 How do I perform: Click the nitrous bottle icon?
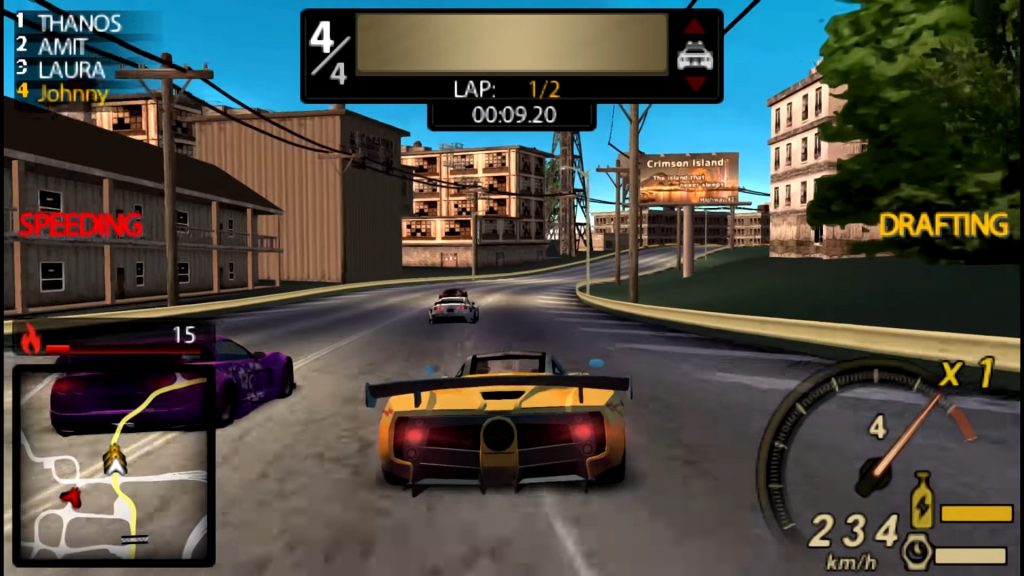pyautogui.click(x=921, y=501)
